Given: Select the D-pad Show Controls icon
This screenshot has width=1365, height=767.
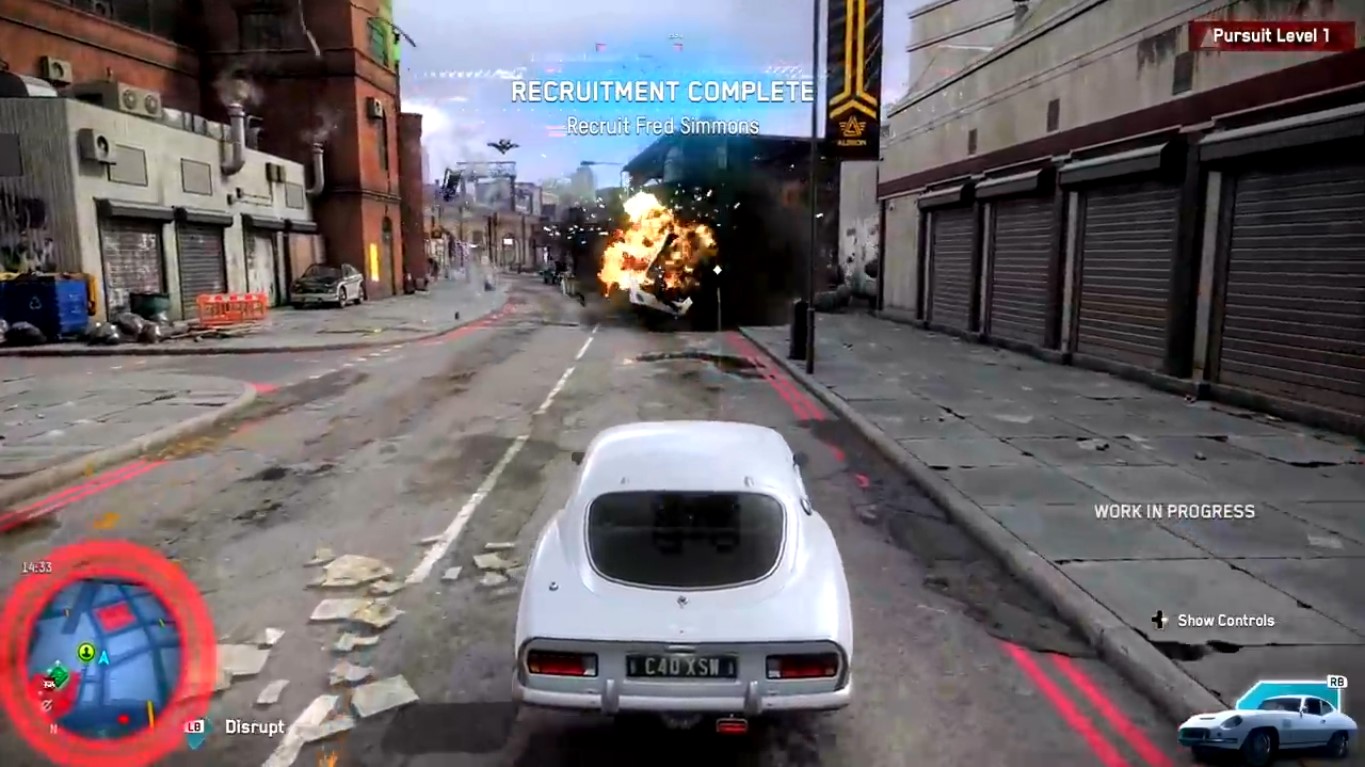Looking at the screenshot, I should tap(1157, 620).
